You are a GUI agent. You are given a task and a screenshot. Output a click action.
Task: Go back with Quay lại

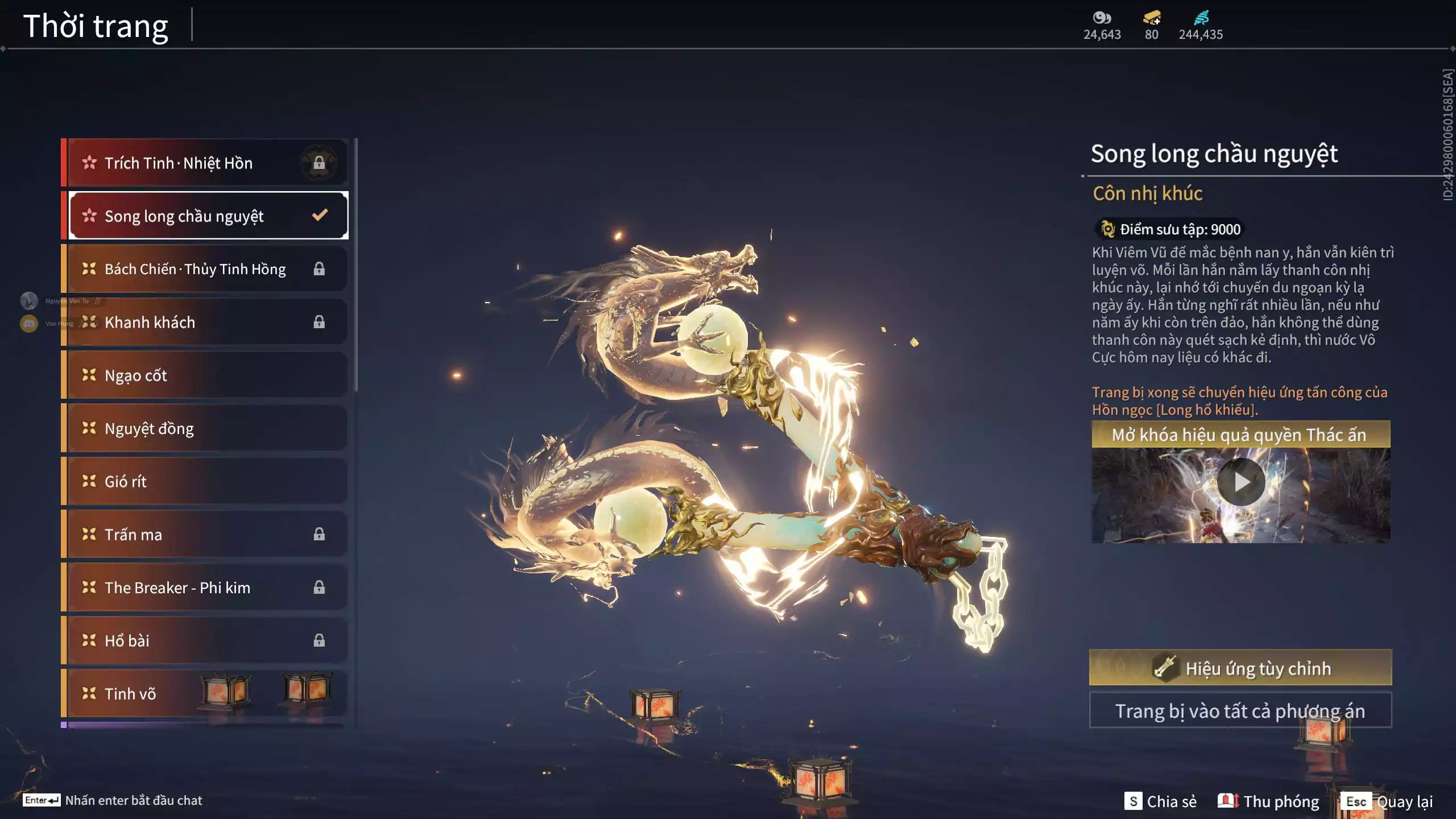1388,801
